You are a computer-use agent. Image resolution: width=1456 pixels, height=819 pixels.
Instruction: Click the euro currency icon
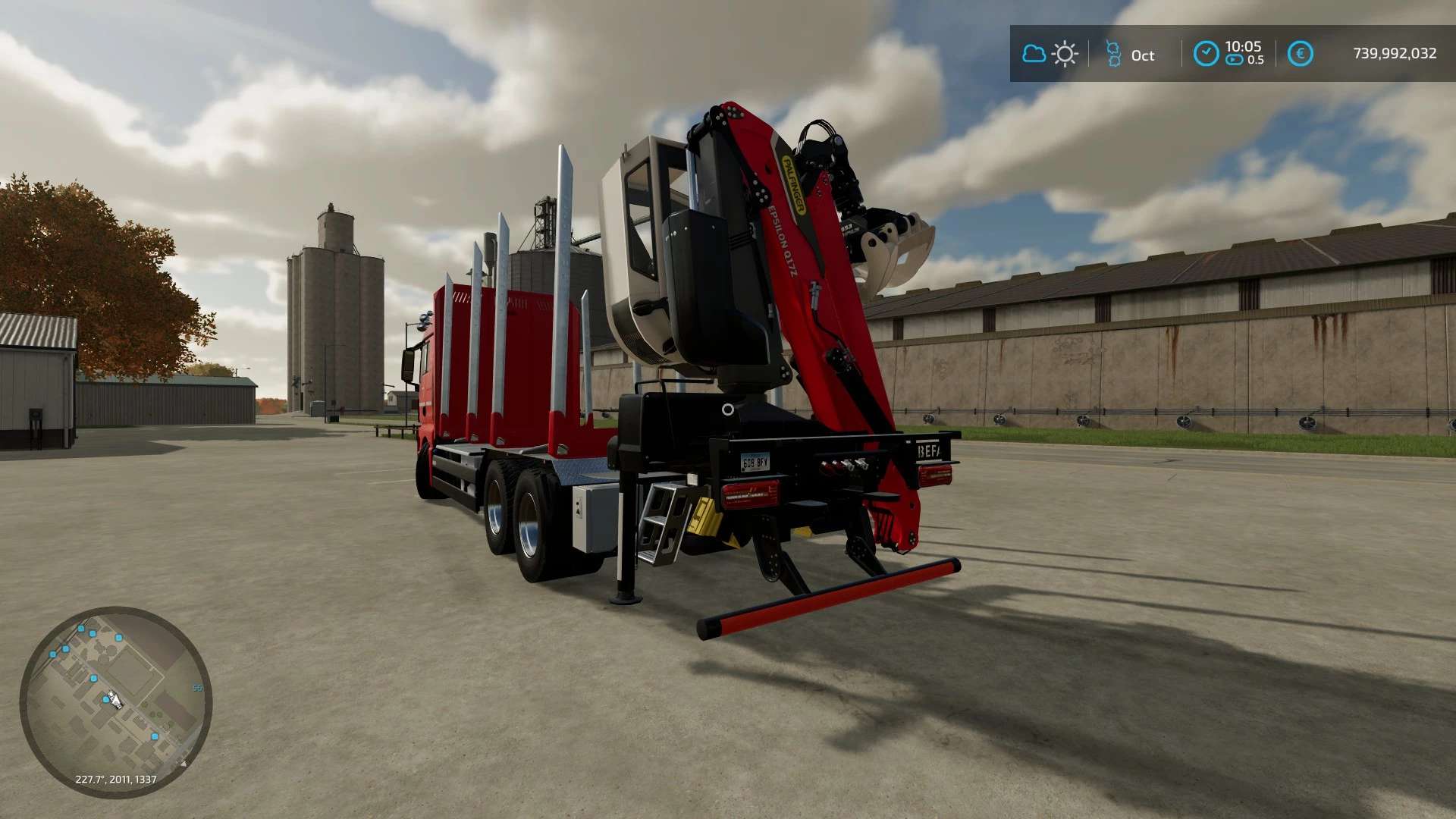[x=1300, y=54]
